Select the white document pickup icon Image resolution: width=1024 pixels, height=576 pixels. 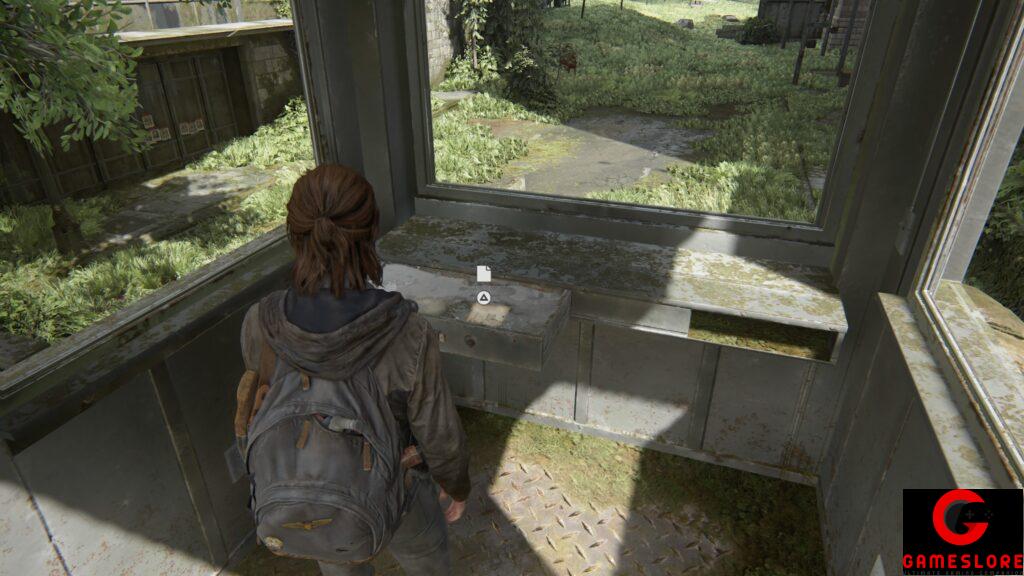click(x=484, y=274)
